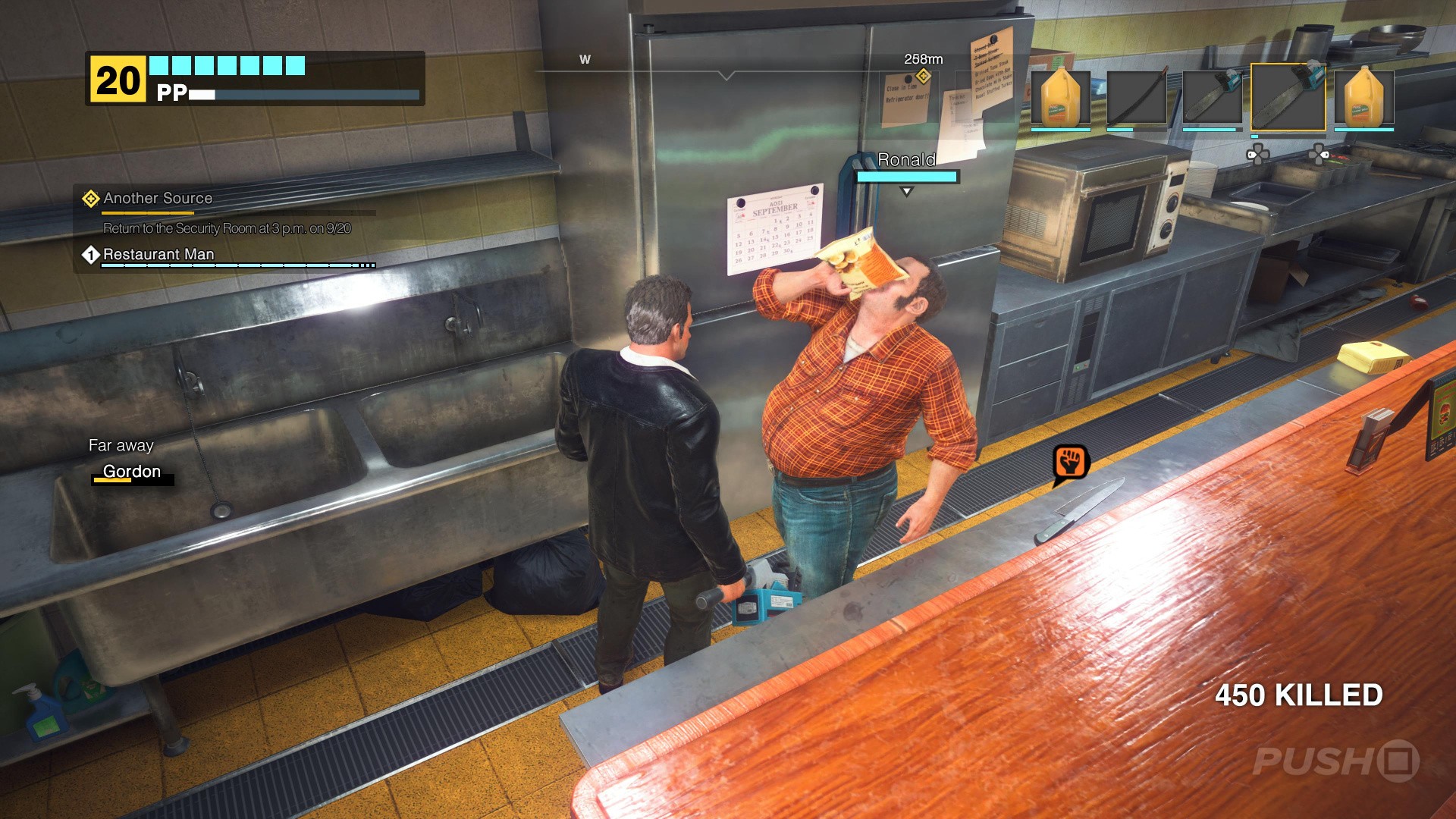This screenshot has width=1456, height=819.
Task: Select the orange juice jug in the first inventory slot
Action: pos(1061,96)
